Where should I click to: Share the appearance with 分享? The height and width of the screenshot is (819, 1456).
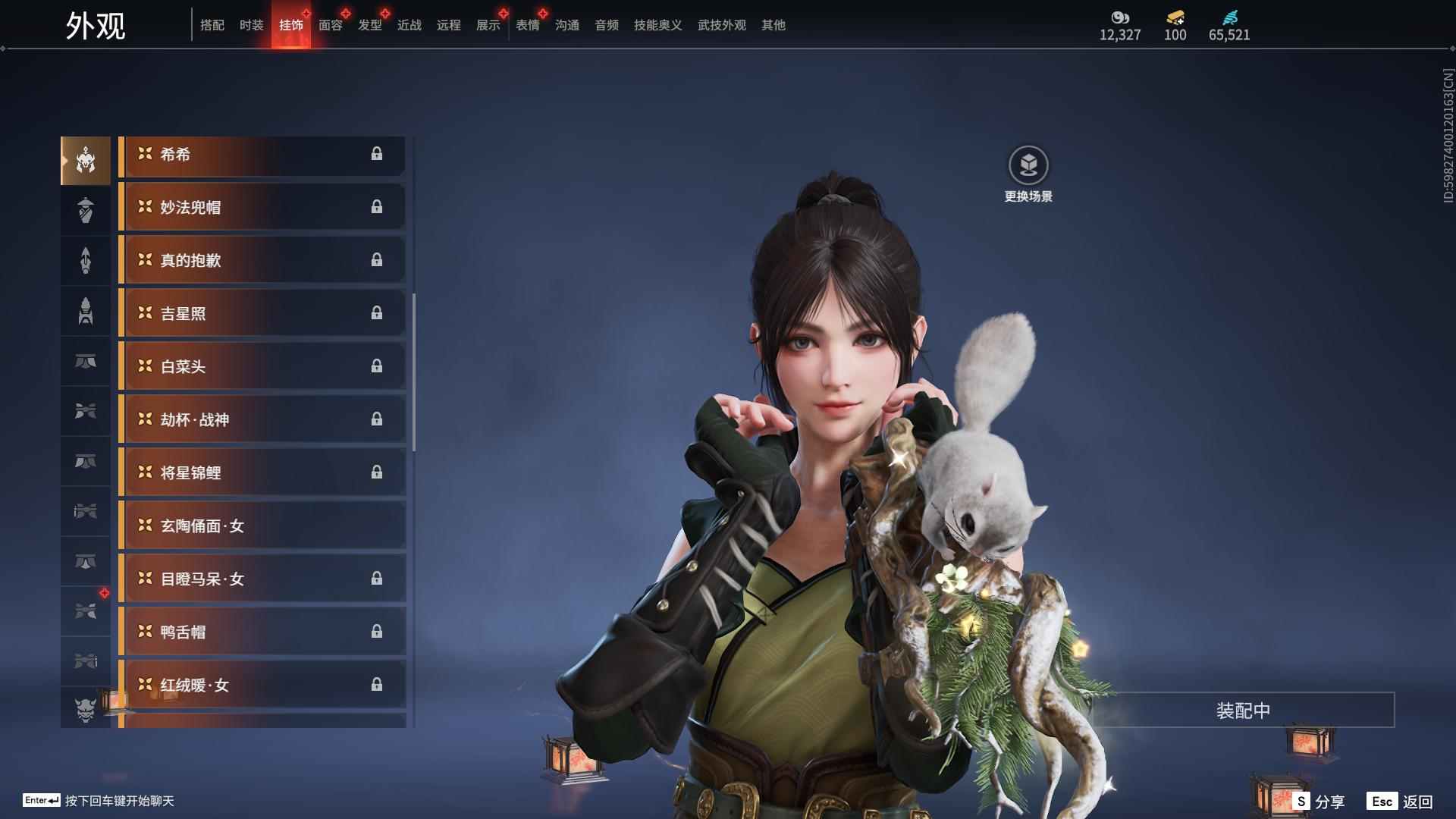[x=1319, y=802]
